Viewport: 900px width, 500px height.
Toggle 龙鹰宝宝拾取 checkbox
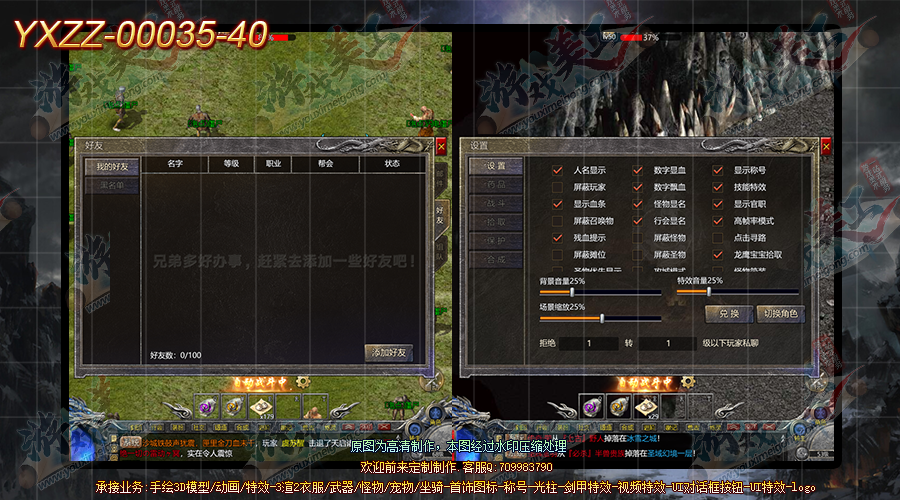tap(718, 255)
